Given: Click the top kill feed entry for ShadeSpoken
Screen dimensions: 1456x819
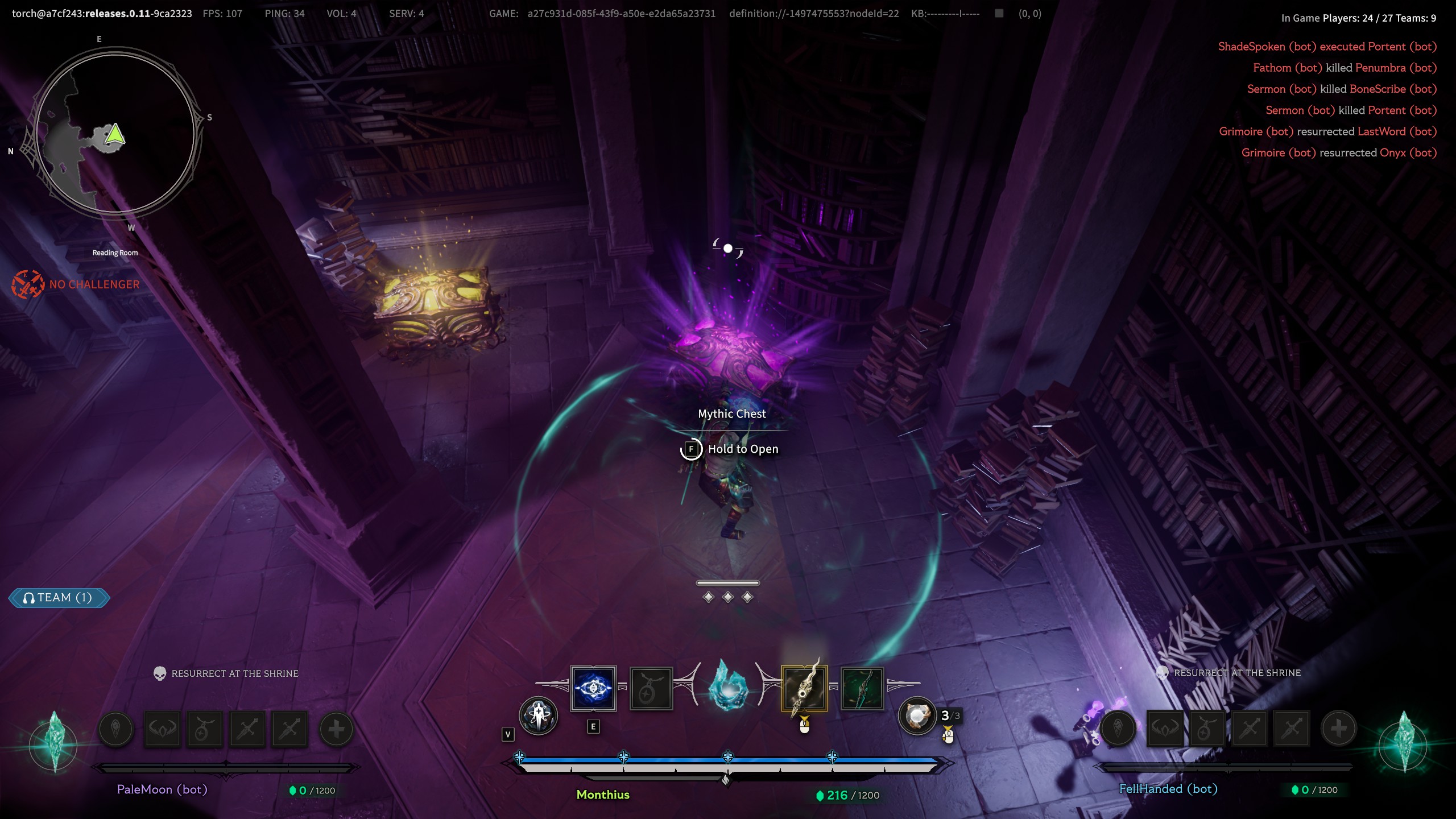Looking at the screenshot, I should 1327,47.
